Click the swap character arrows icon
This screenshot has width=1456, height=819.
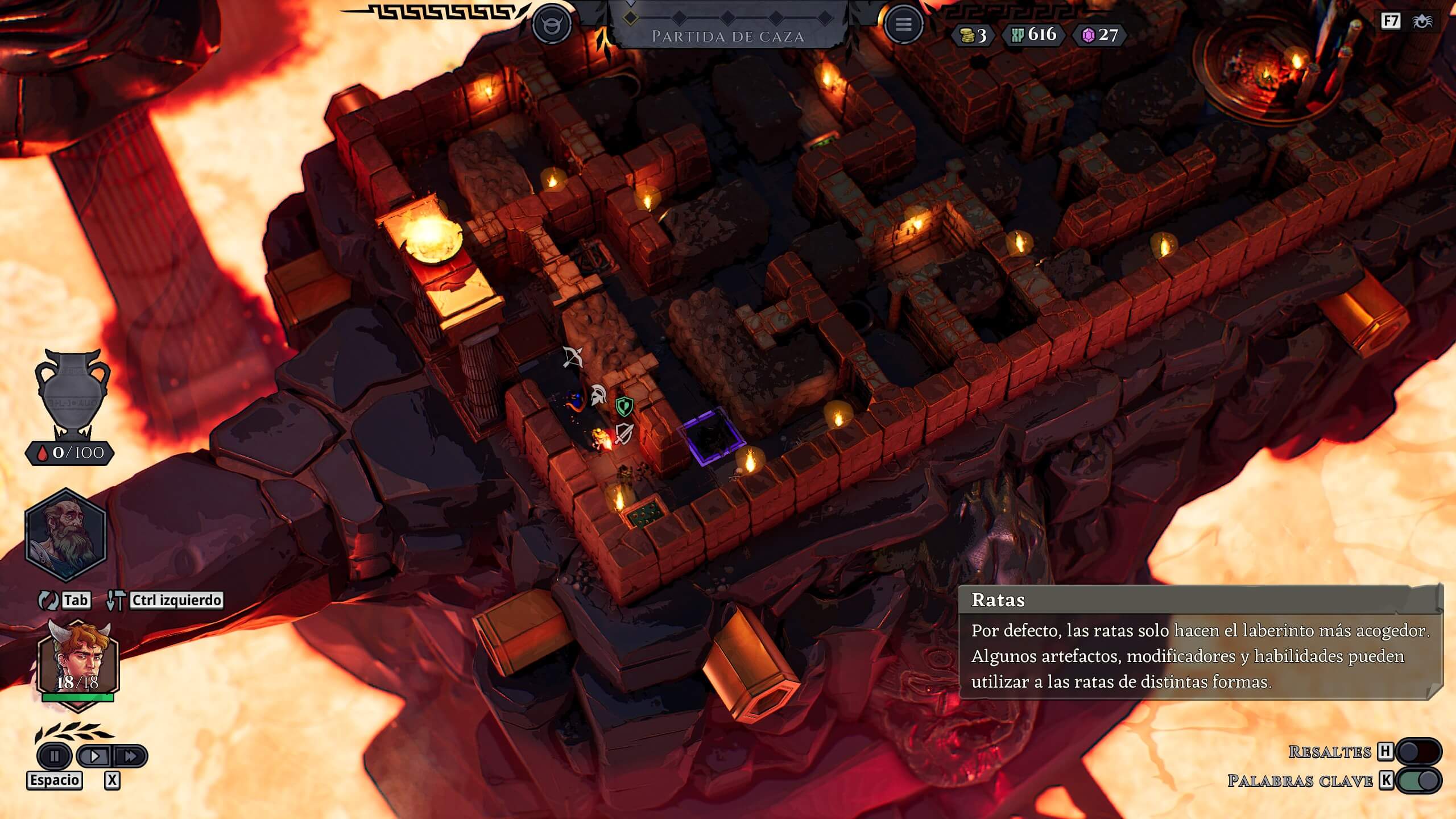(48, 600)
